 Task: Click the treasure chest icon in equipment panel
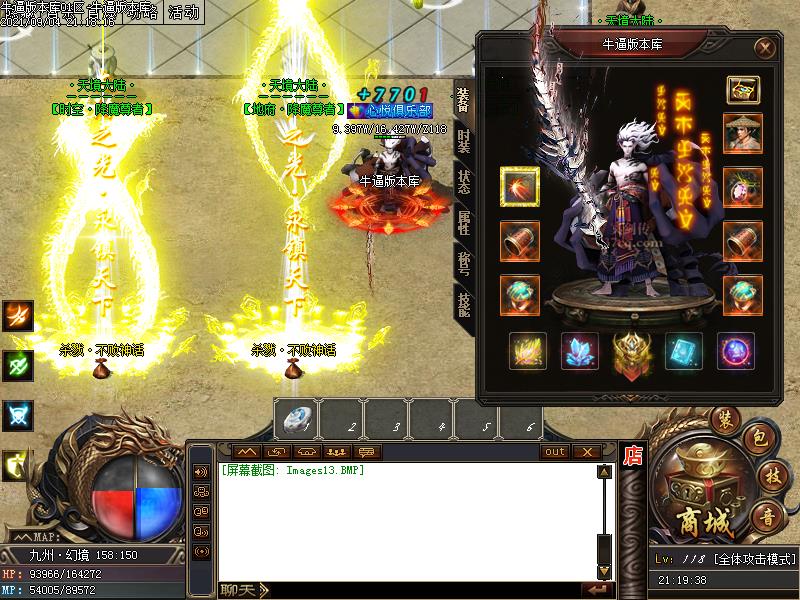743,89
